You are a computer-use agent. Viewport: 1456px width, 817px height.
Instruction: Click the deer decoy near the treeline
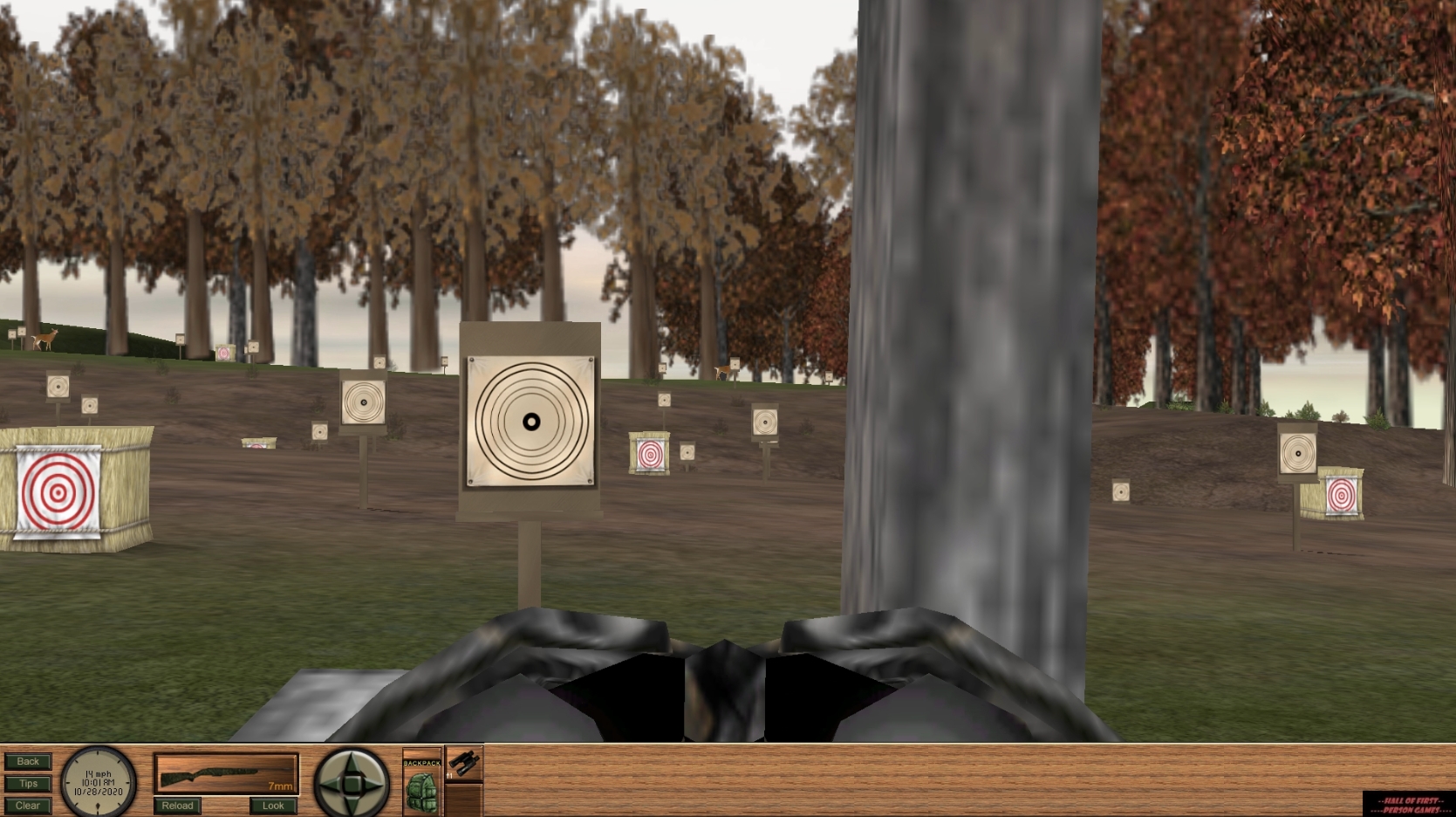(42, 341)
